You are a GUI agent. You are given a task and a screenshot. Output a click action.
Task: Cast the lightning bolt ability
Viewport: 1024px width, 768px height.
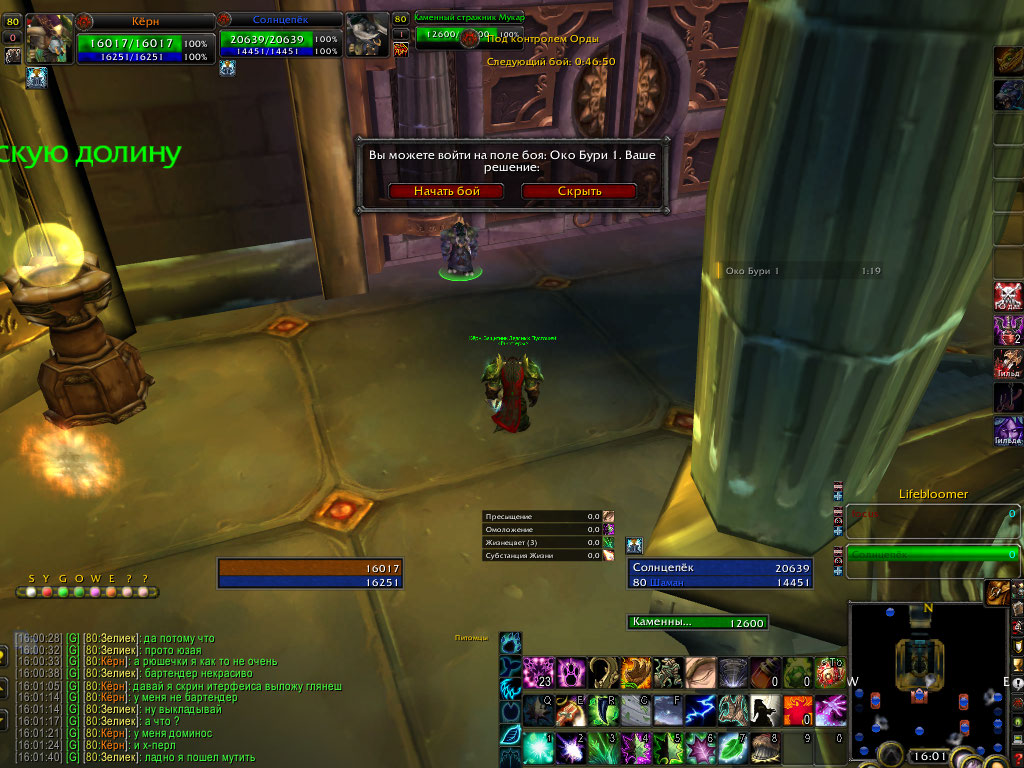tap(699, 709)
